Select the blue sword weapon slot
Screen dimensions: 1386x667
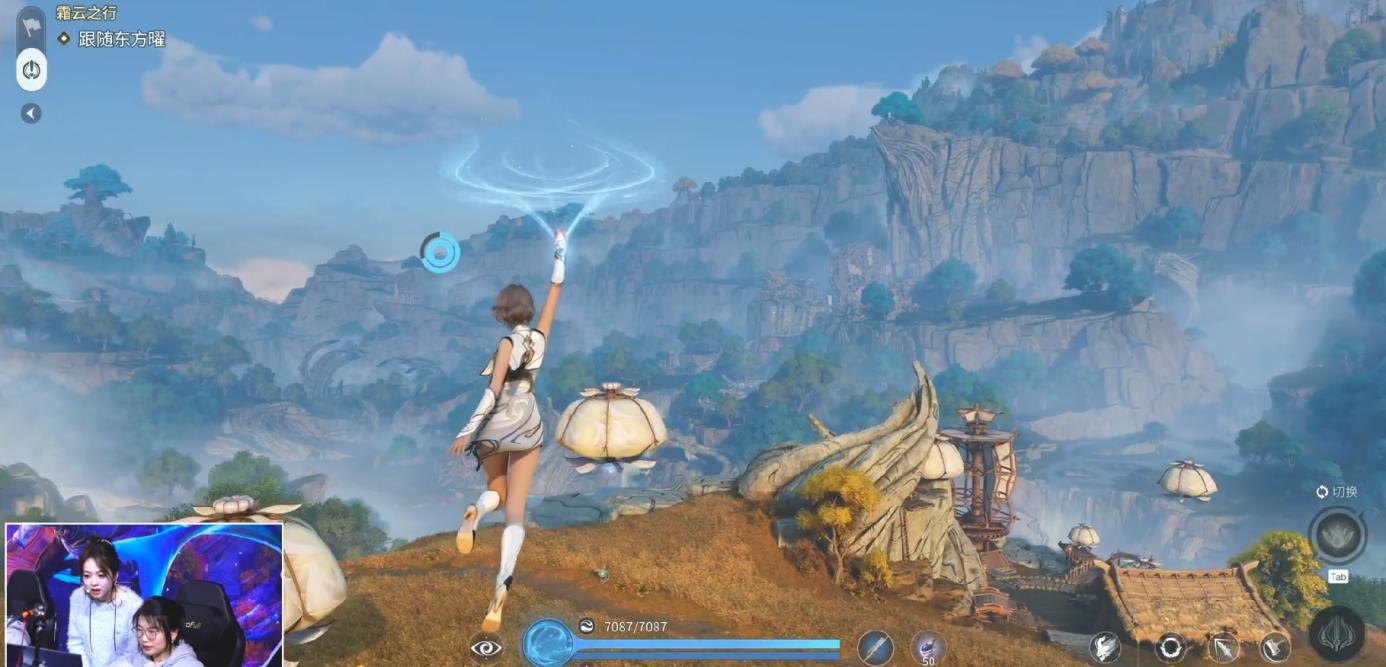(x=875, y=647)
